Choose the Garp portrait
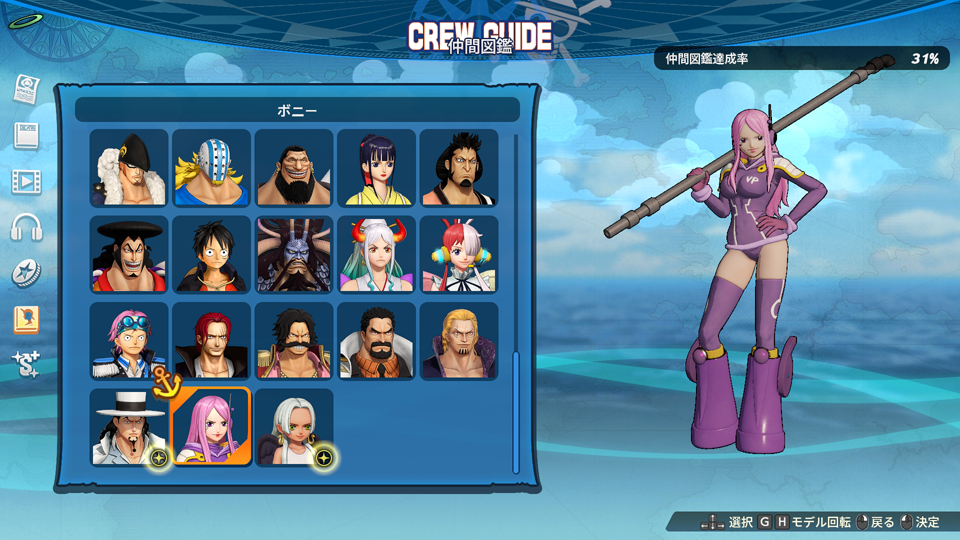Viewport: 960px width, 540px height. [376, 341]
